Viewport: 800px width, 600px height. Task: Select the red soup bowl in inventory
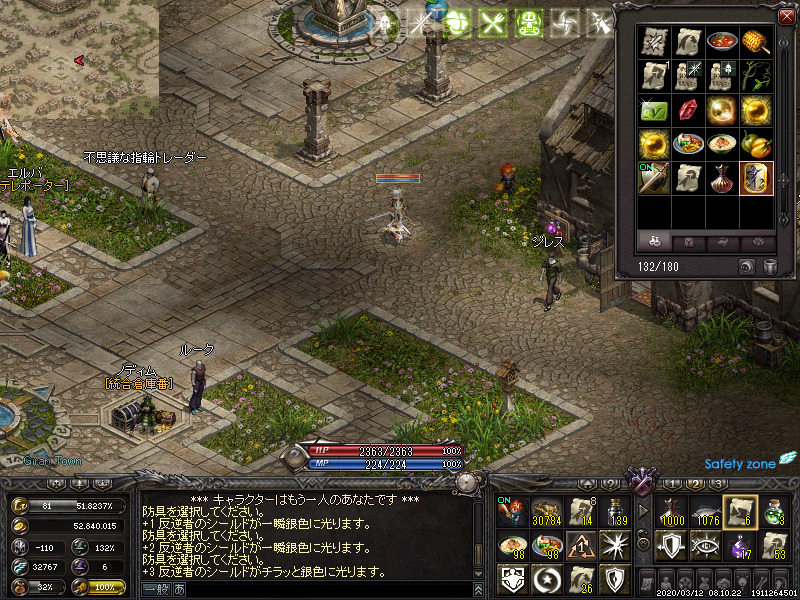pos(722,43)
